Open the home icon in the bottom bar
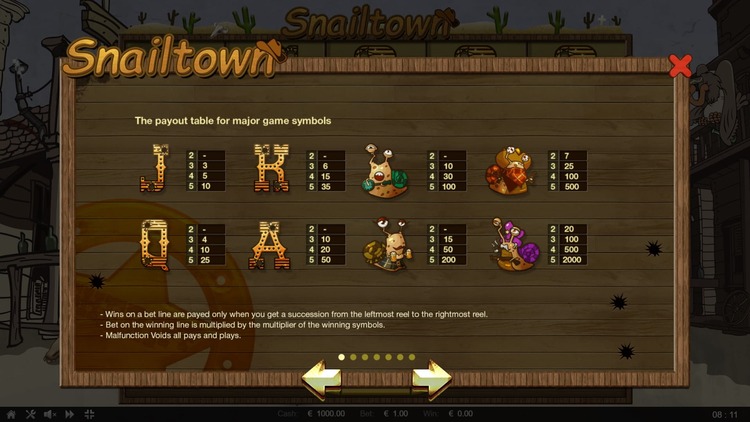 pos(11,413)
